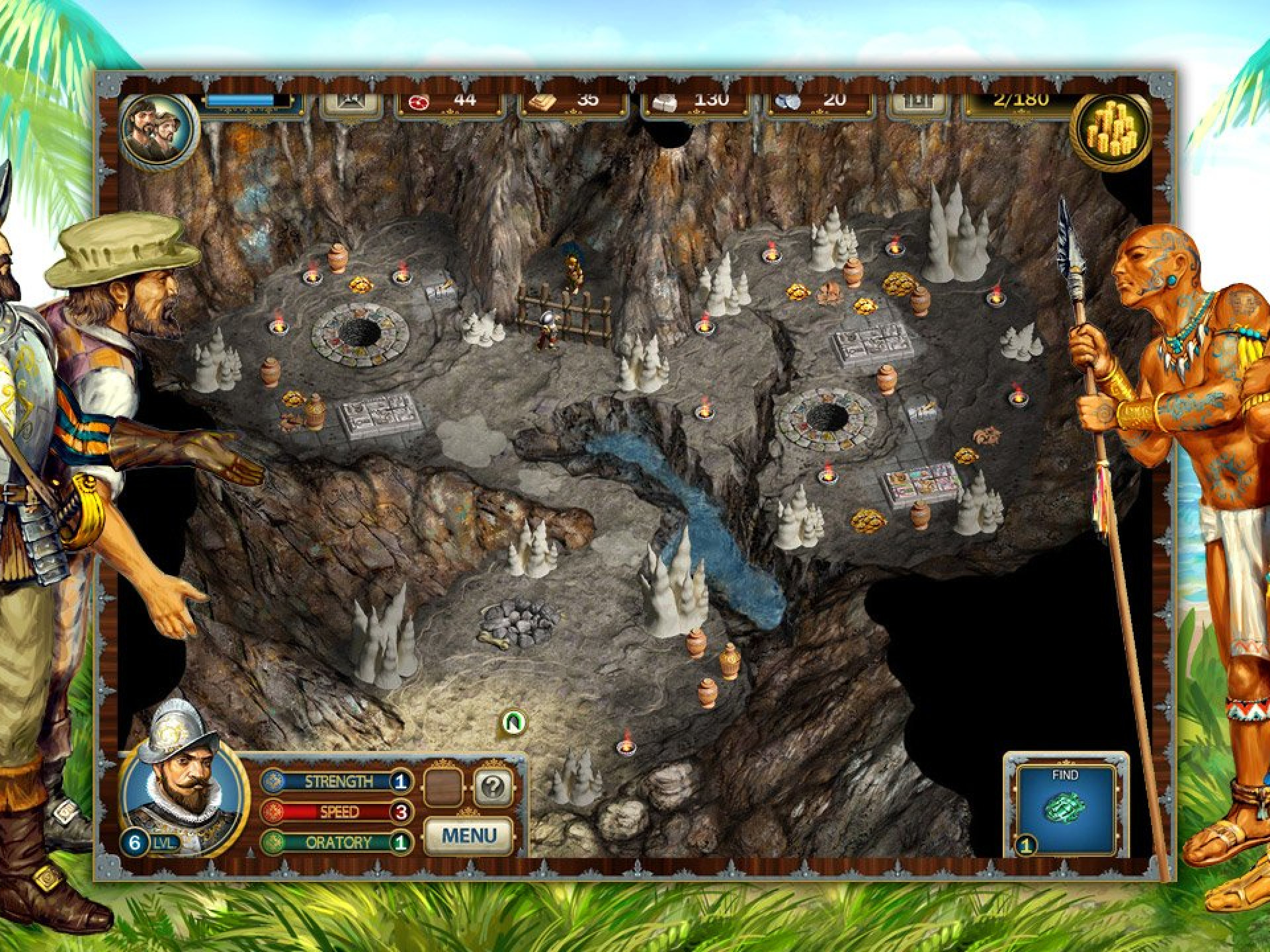Choose the Oratory skill bar
This screenshot has width=1270, height=952.
coord(337,842)
